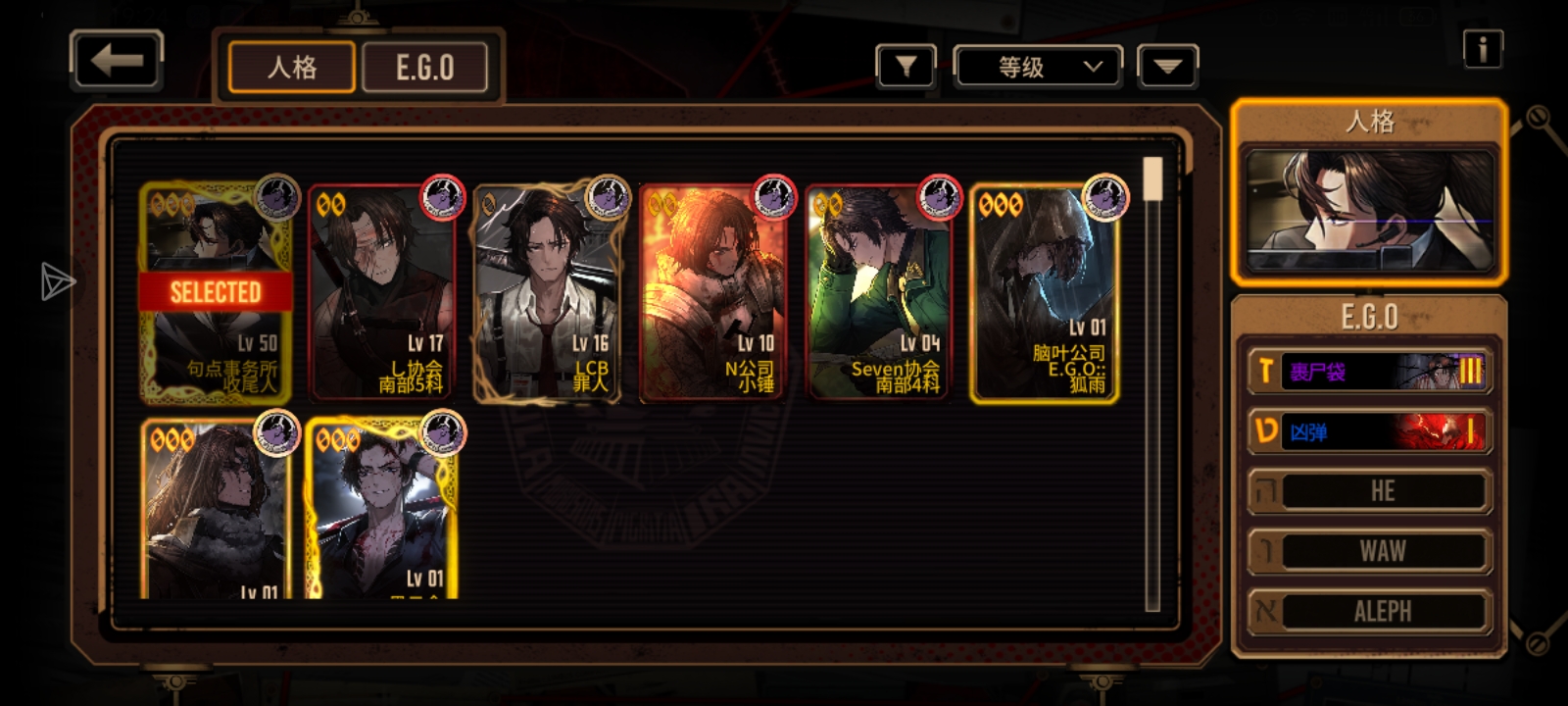This screenshot has width=1568, height=706.
Task: Pick the Seven协会 南部4科 card
Action: [x=879, y=292]
